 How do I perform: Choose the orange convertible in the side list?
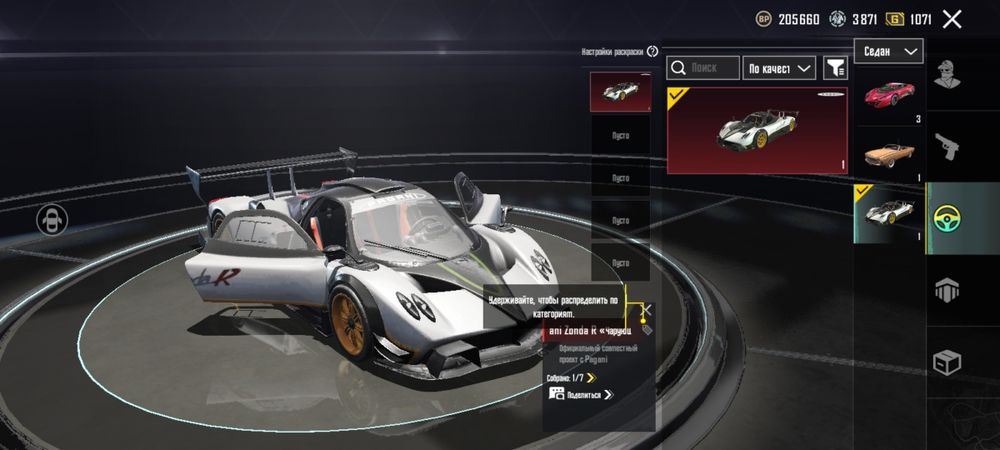click(889, 154)
